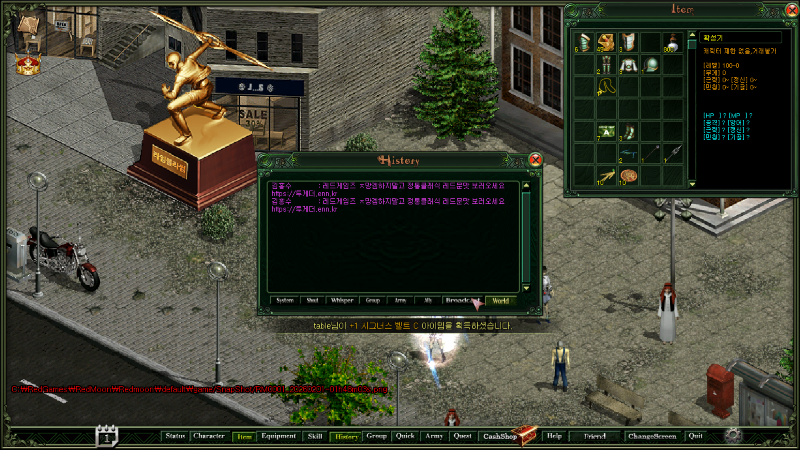This screenshot has height=450, width=800.
Task: Select the World chat tab
Action: tap(500, 300)
